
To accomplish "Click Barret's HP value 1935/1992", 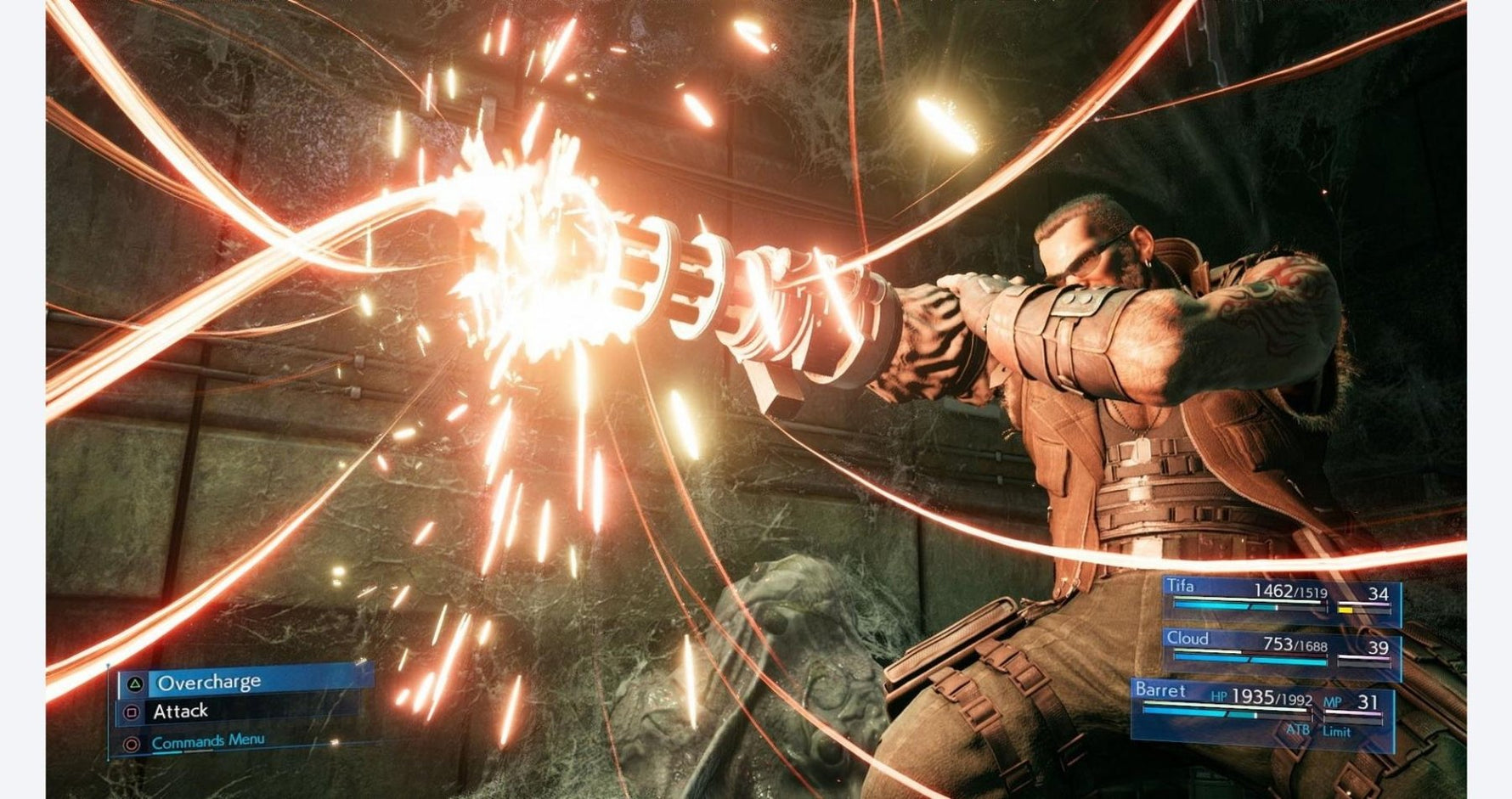I will [1272, 698].
